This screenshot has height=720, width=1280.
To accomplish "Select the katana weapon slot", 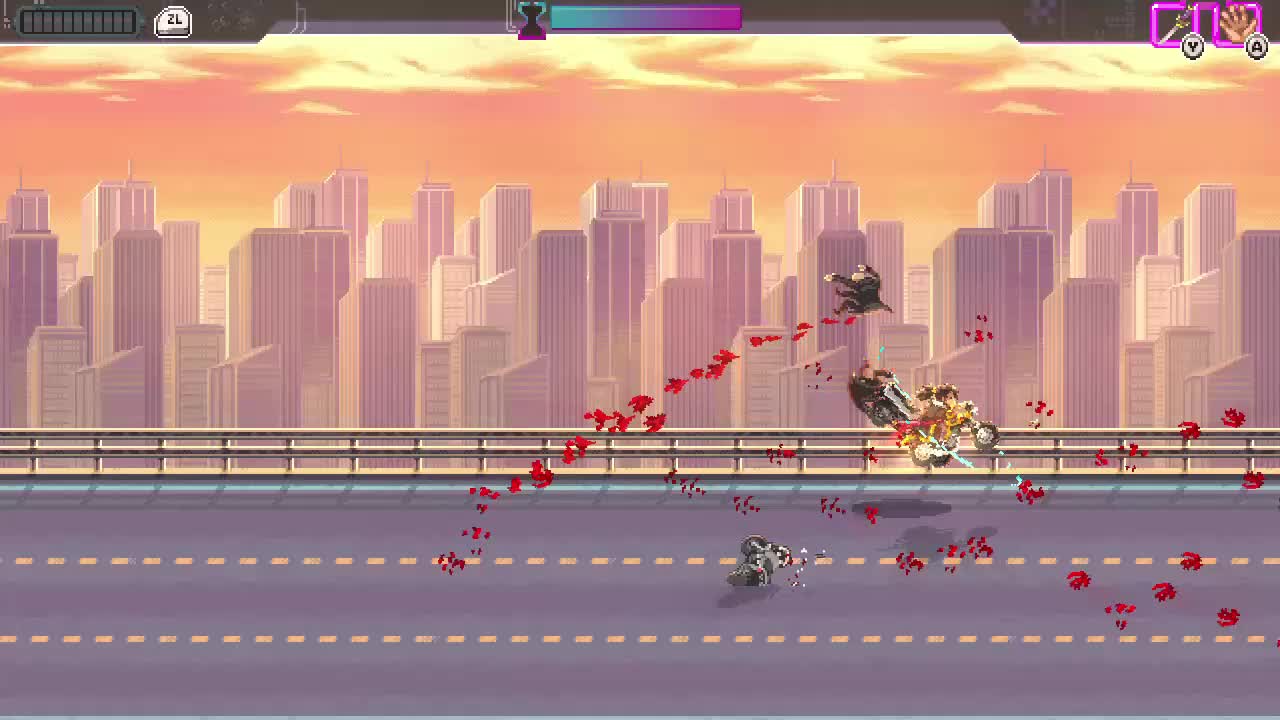I will click(1174, 24).
